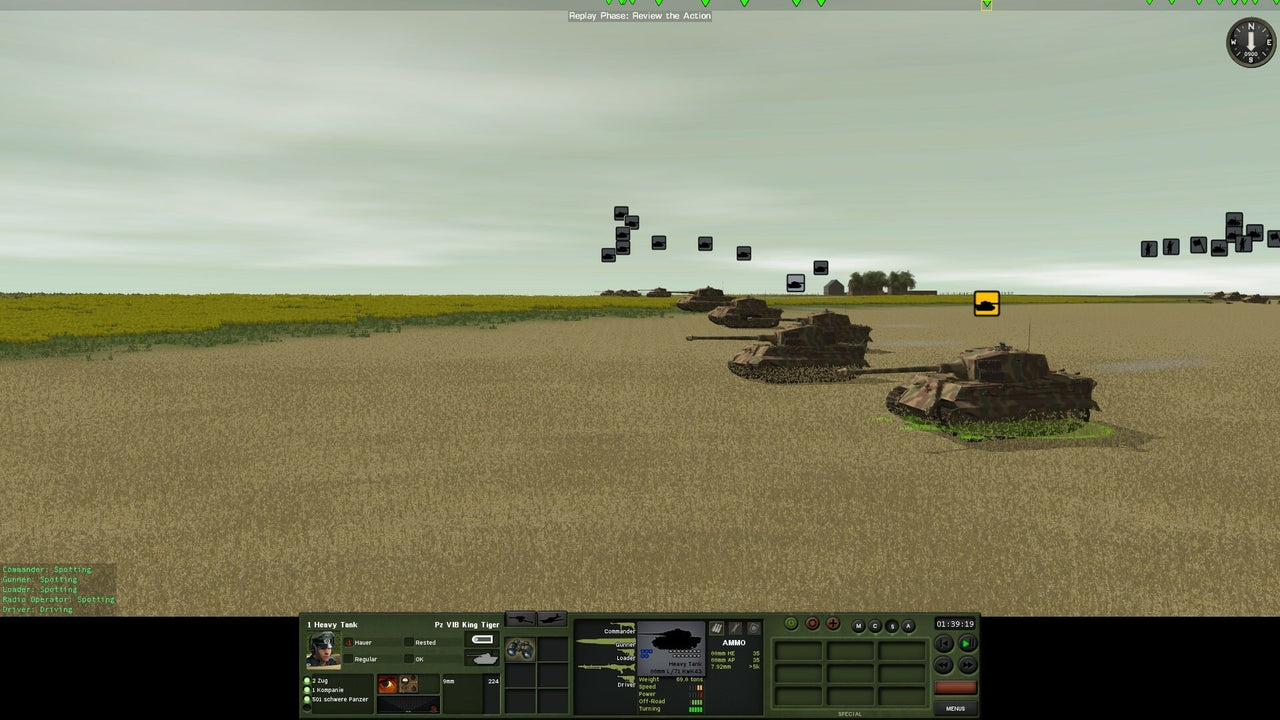Click the machine gun silhouette above unit panel
Viewport: 1280px width, 720px height.
(x=519, y=617)
